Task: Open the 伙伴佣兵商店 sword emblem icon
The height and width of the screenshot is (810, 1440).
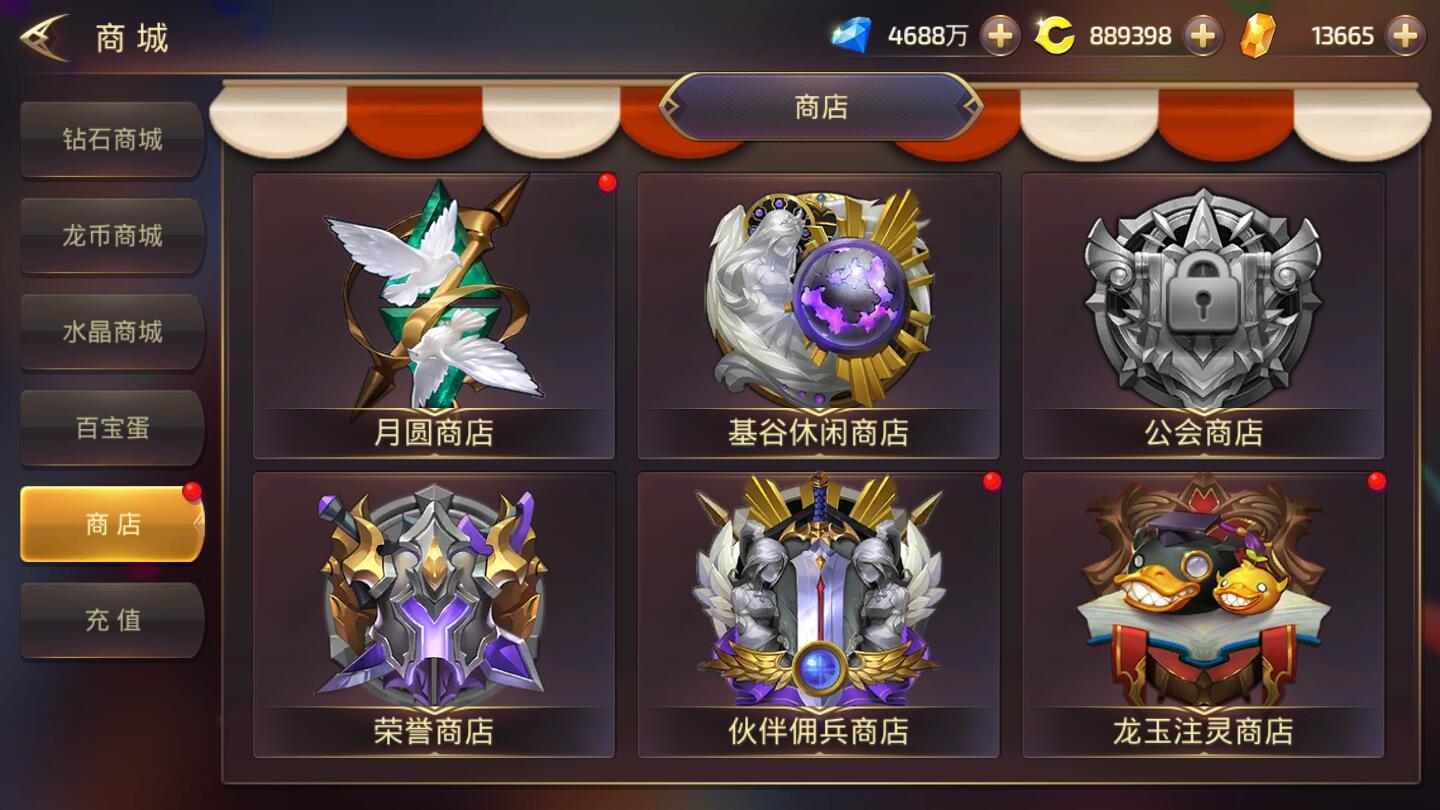Action: click(x=817, y=595)
